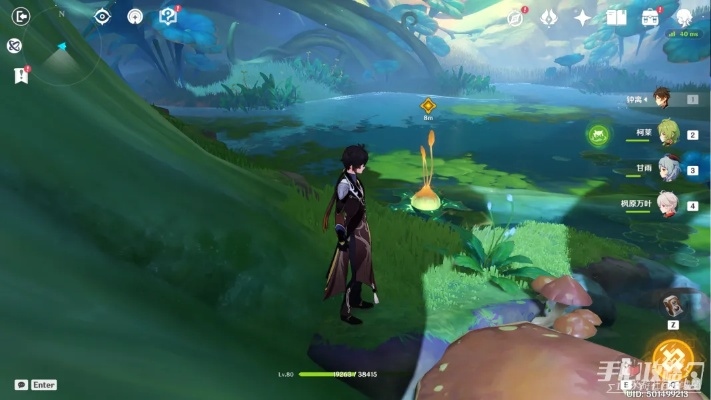Open the battle pass emblem icon

pos(549,17)
